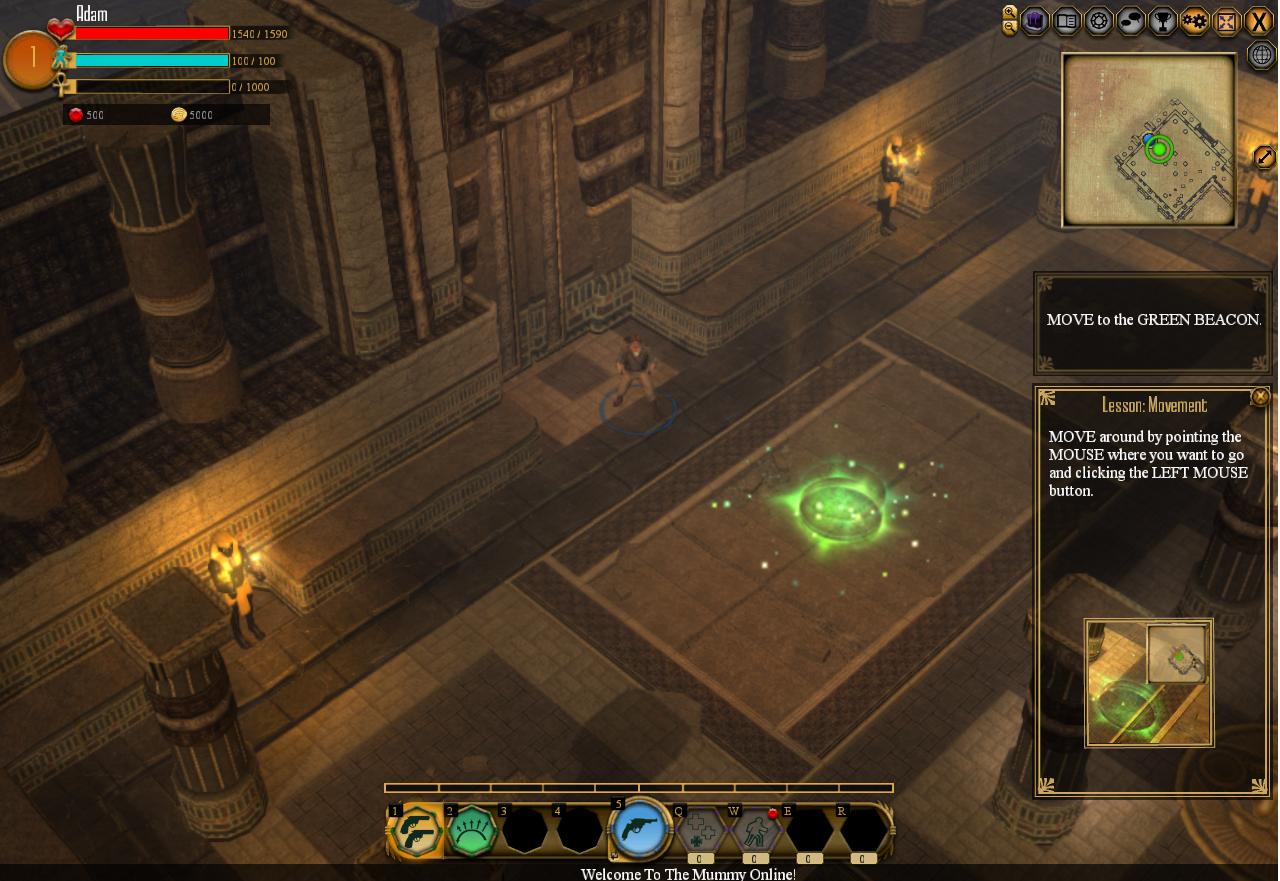Use the healing crosses consumable slot
Viewport: 1280px width, 881px height.
[x=700, y=831]
